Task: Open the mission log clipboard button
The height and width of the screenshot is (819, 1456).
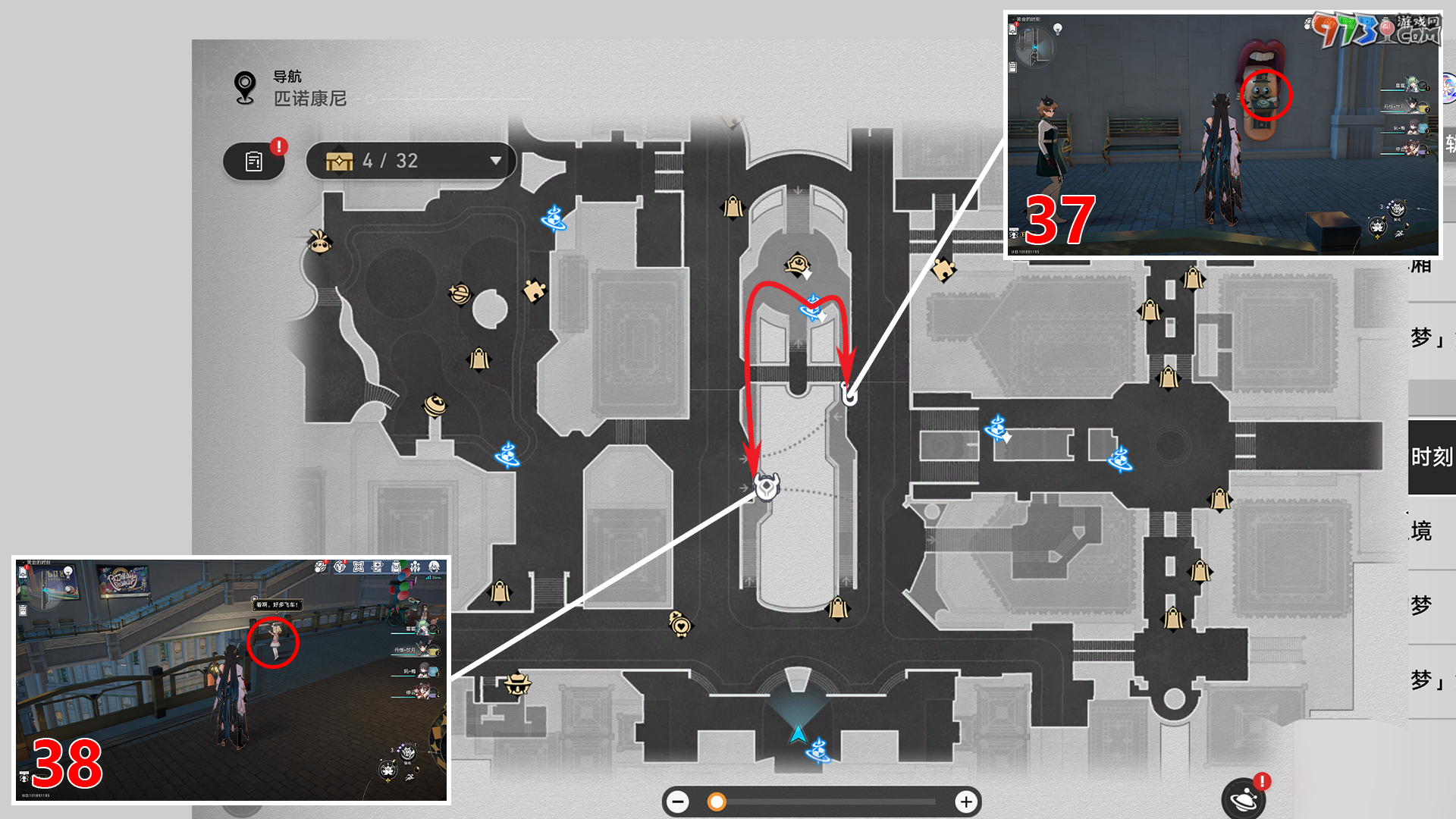Action: pyautogui.click(x=254, y=161)
